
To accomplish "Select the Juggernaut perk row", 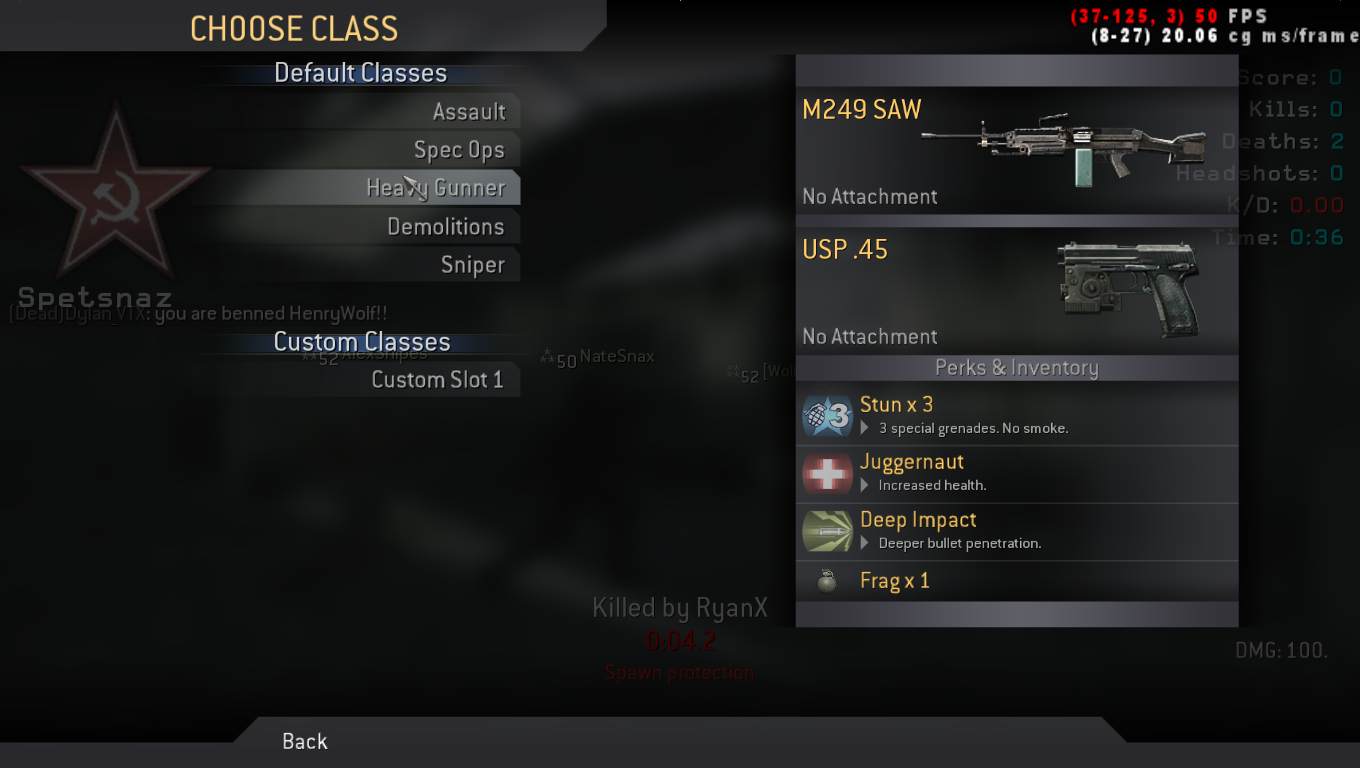I will pos(1016,472).
